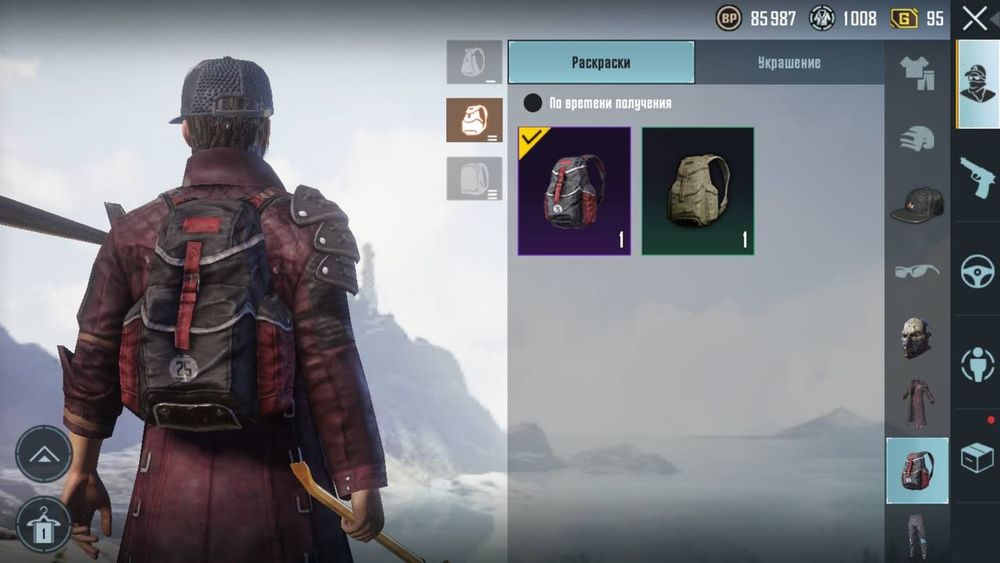The width and height of the screenshot is (1000, 563).
Task: Select the red coat clothing category
Action: click(x=917, y=404)
